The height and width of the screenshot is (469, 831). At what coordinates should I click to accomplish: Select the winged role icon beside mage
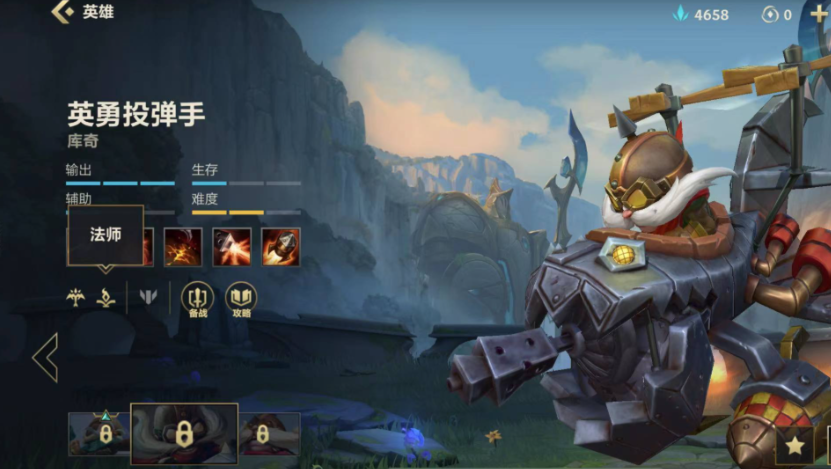coord(75,297)
